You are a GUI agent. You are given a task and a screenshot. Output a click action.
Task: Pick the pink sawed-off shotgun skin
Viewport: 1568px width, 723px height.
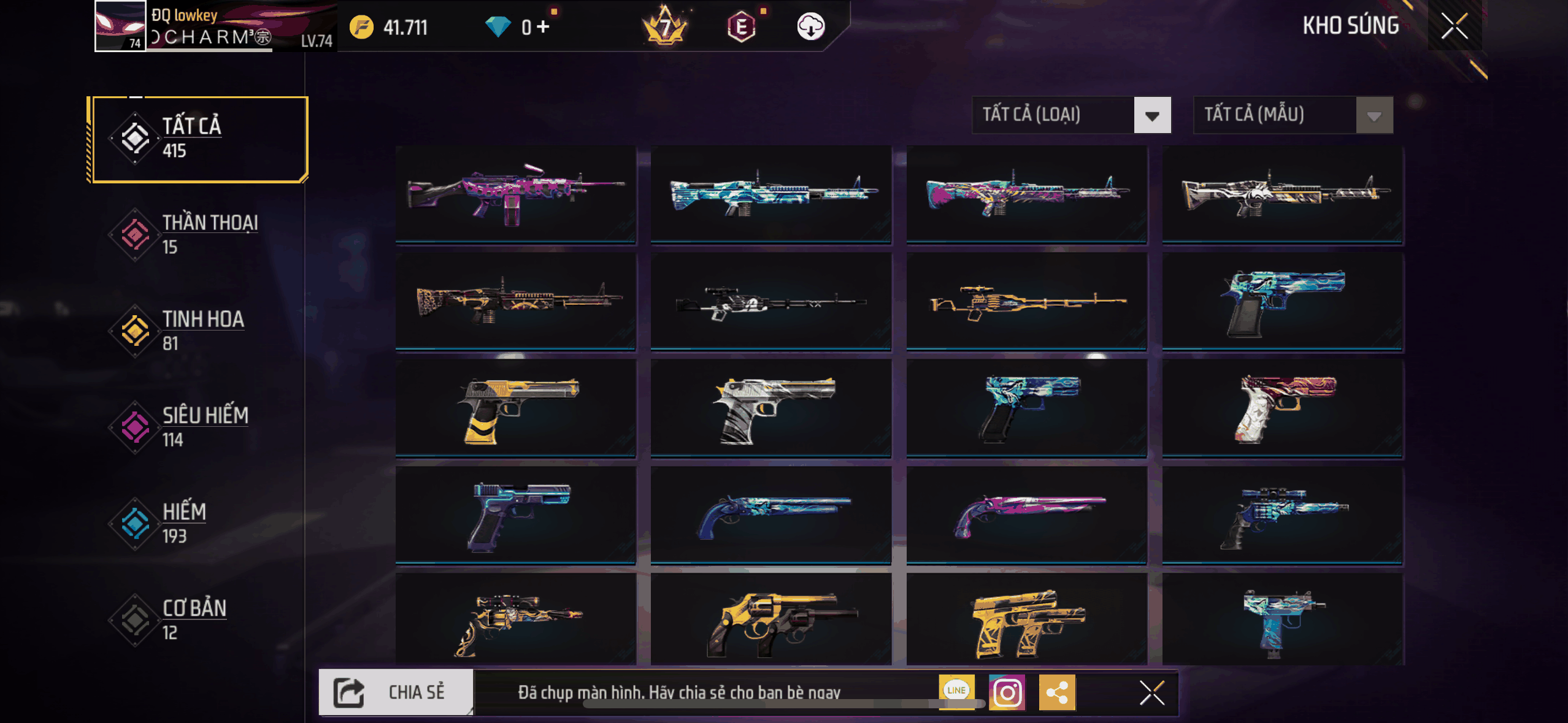coord(1026,515)
